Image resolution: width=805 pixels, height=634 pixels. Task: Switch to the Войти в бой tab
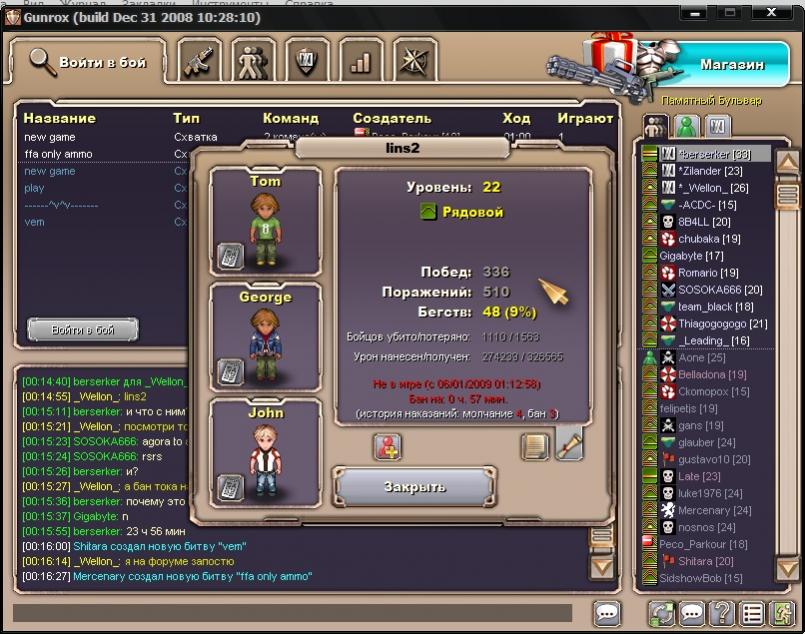tap(88, 62)
